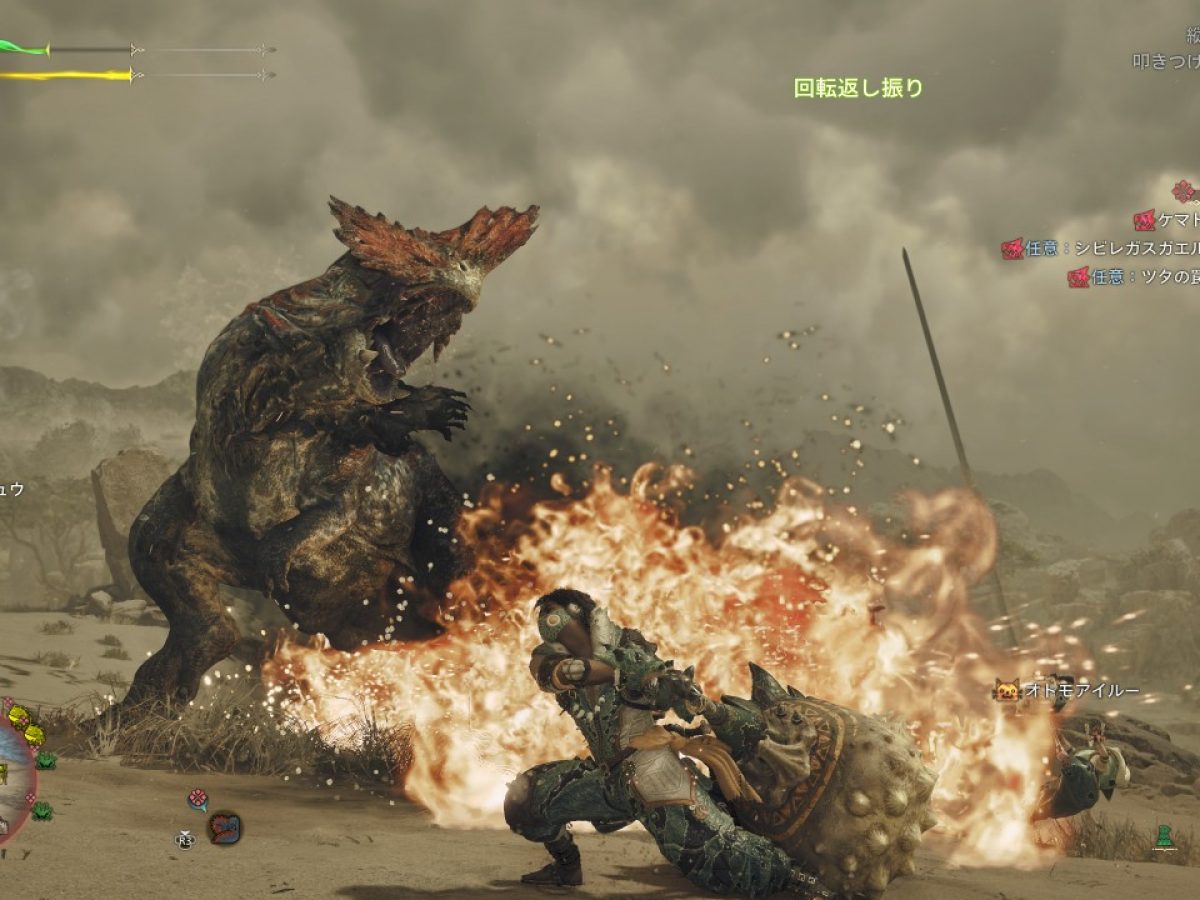Click the ケマト objective entry

pos(1166,220)
